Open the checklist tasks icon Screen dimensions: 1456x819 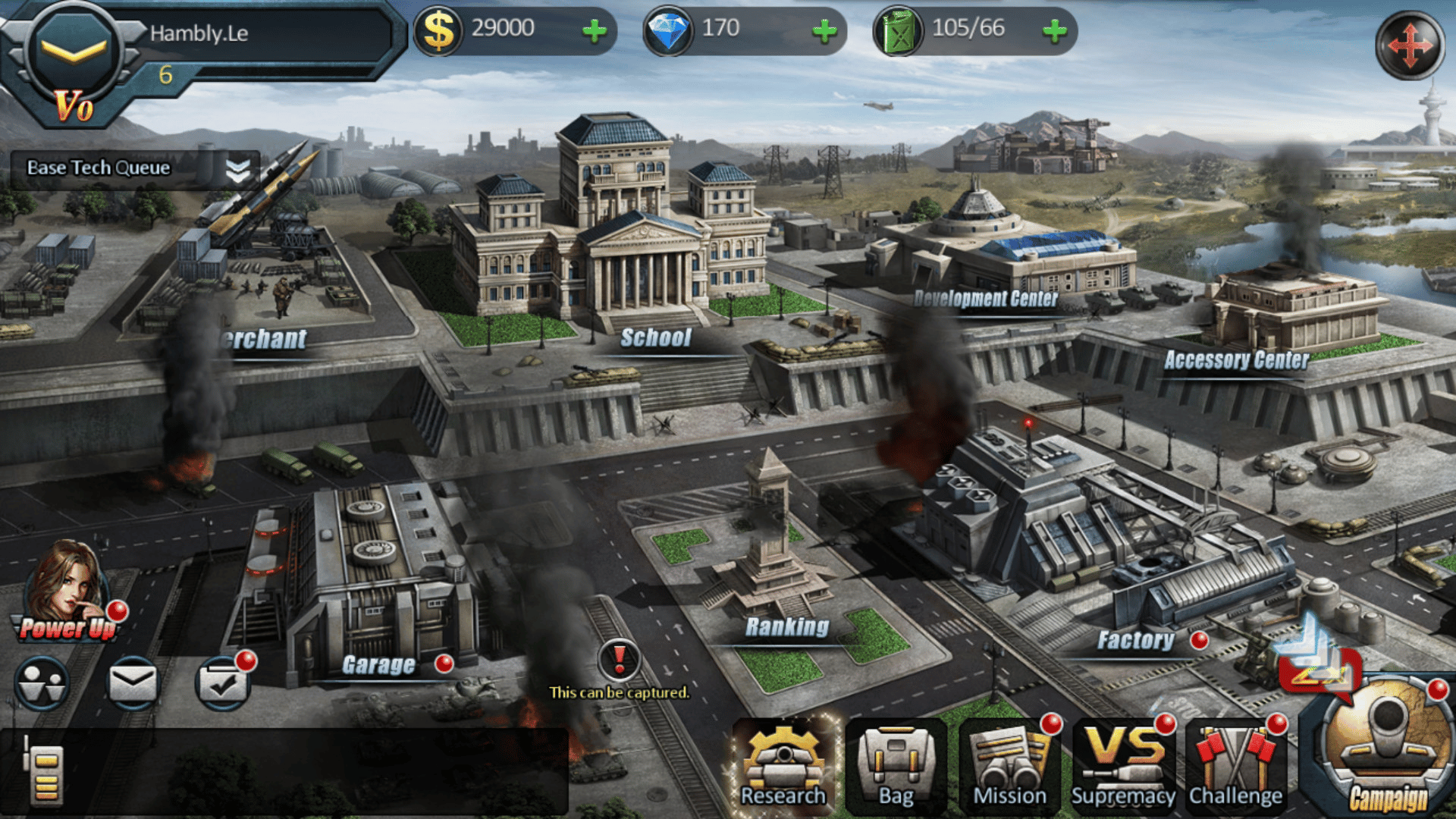[x=222, y=683]
